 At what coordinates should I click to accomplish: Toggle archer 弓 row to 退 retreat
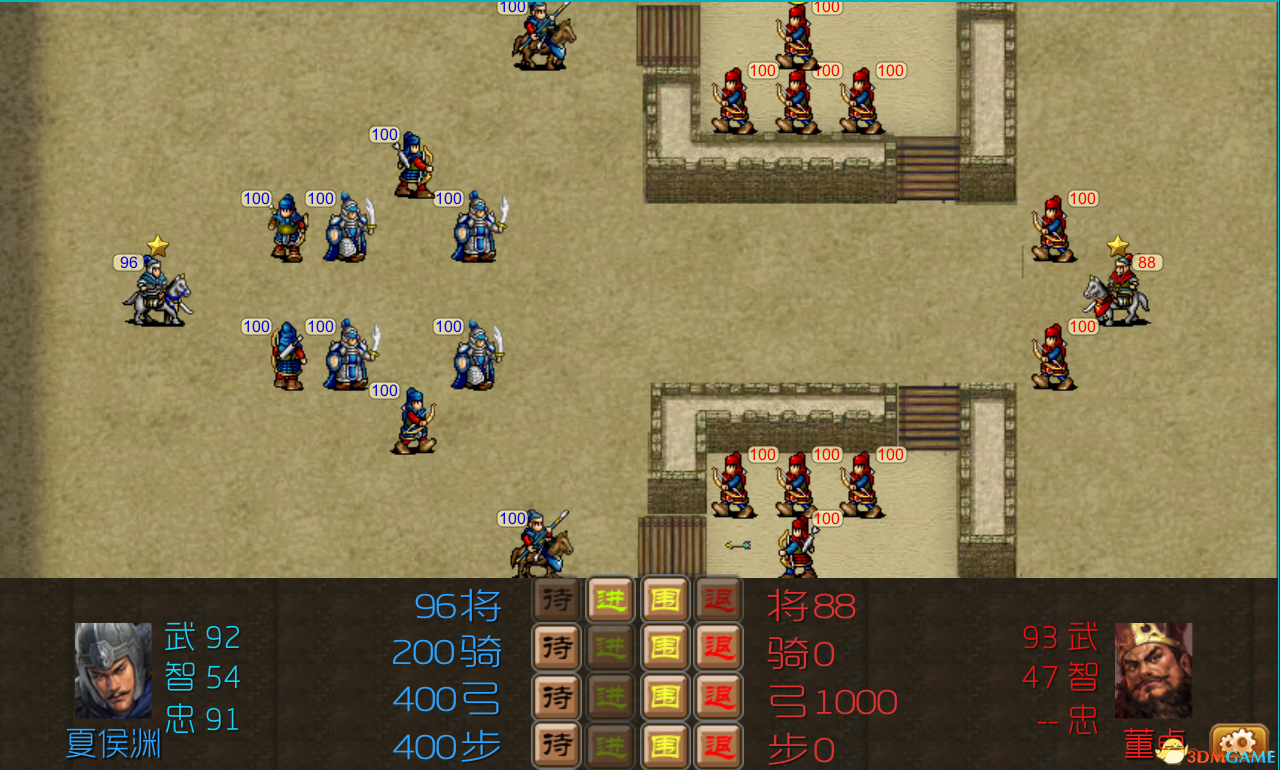coord(719,698)
